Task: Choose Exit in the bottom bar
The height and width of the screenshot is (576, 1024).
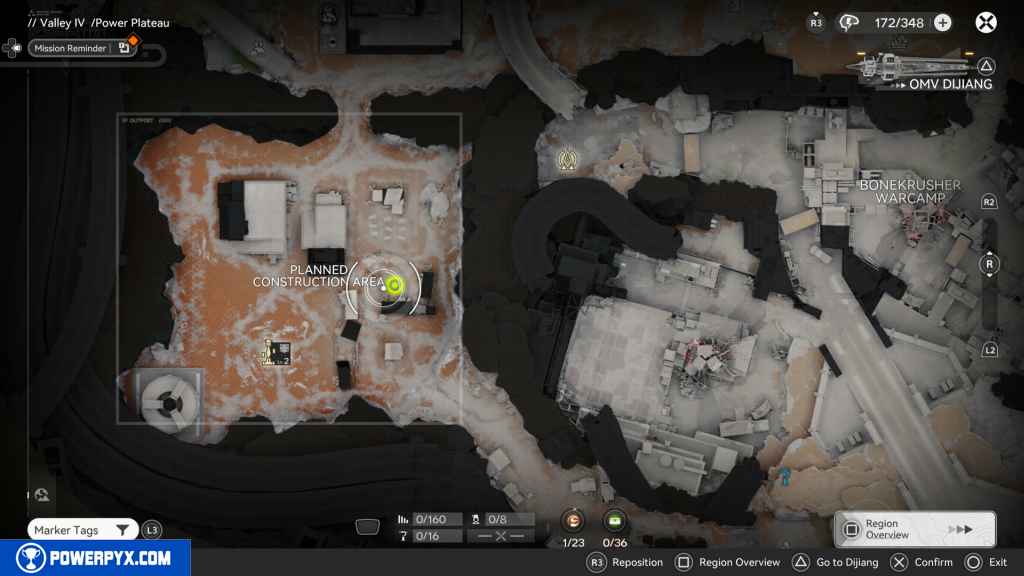Action: 987,562
